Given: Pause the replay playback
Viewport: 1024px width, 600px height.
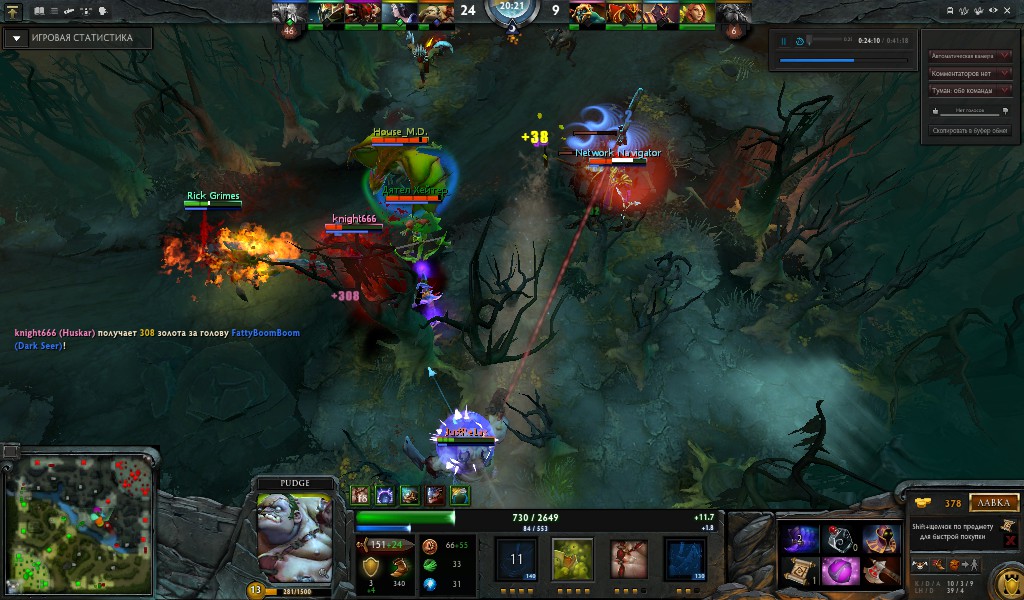Looking at the screenshot, I should point(784,41).
